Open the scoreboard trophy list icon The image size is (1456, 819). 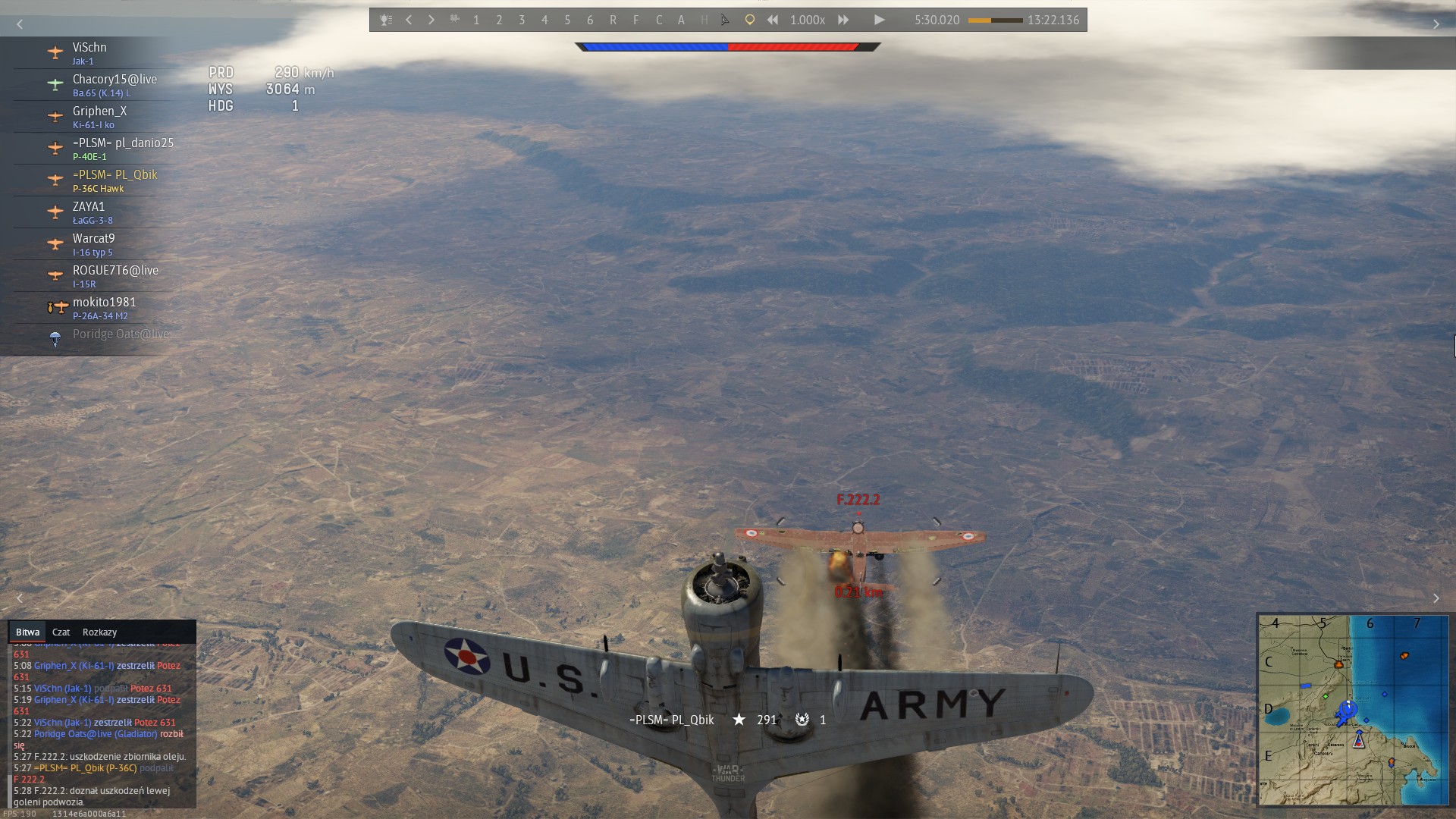click(x=386, y=20)
